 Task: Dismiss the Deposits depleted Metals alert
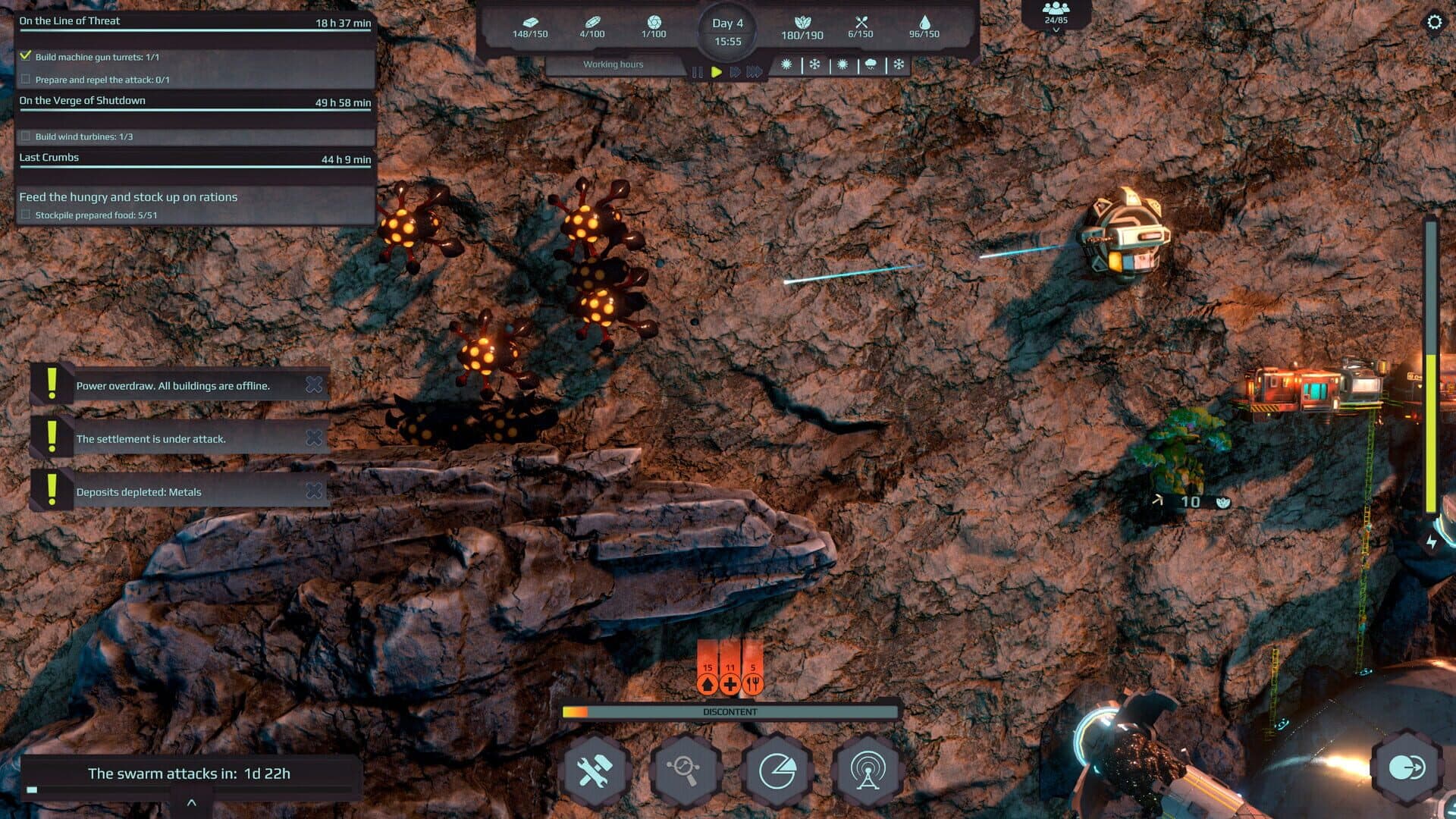coord(314,491)
